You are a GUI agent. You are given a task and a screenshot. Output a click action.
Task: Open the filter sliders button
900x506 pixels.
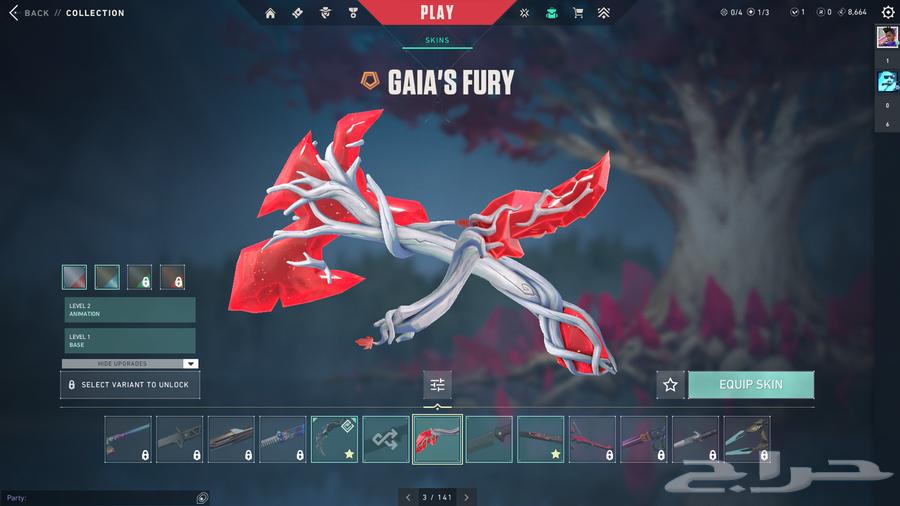point(437,385)
